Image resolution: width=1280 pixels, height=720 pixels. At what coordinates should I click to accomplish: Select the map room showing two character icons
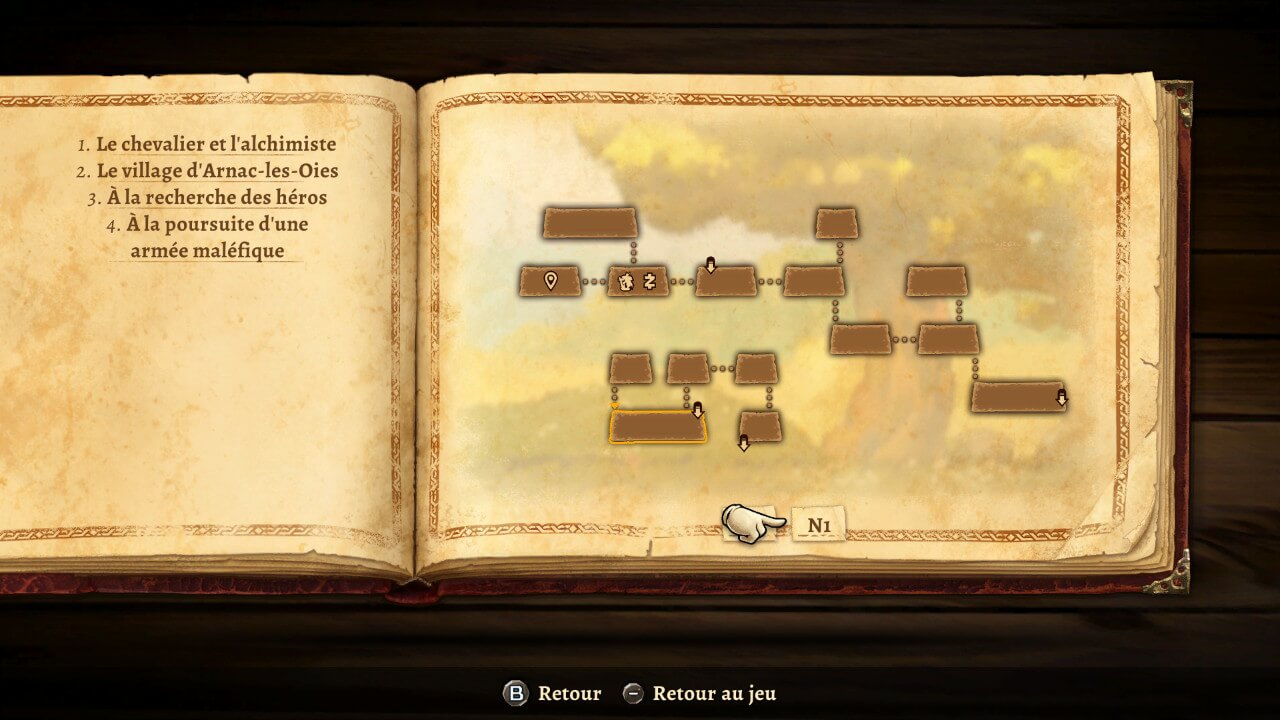tap(638, 281)
